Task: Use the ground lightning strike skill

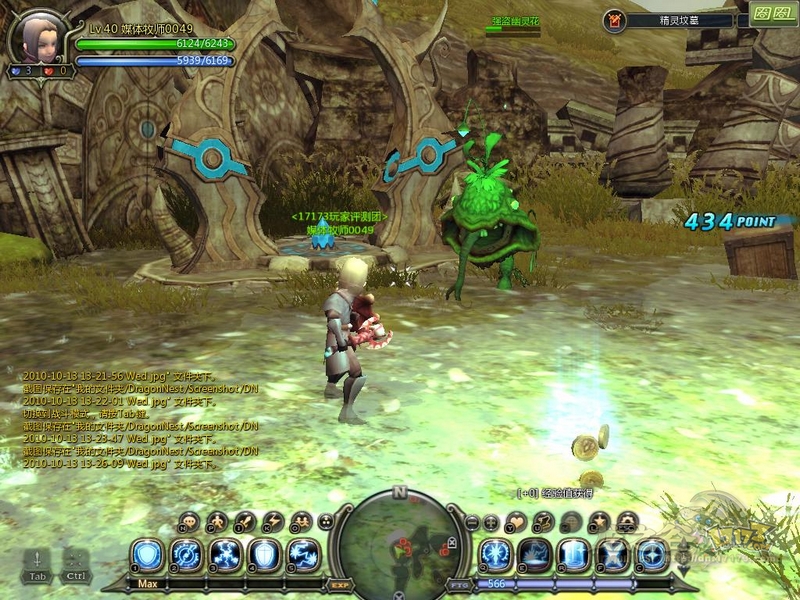Action: coord(535,555)
